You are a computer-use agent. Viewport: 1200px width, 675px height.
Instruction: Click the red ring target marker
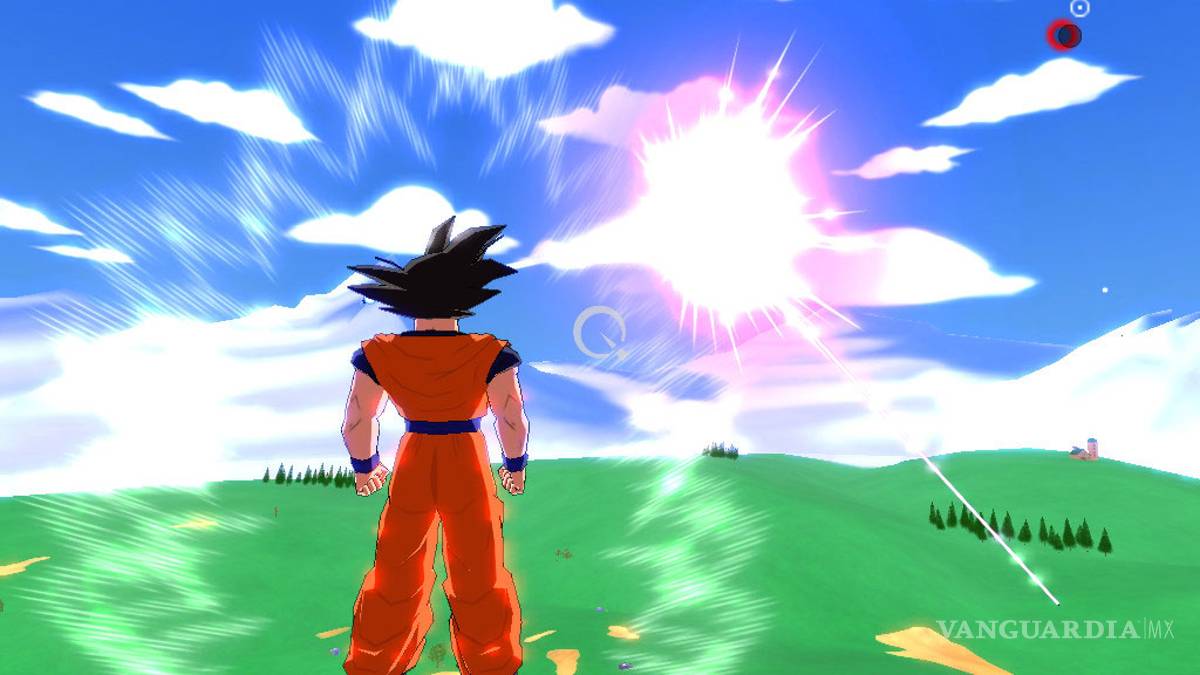(1063, 36)
